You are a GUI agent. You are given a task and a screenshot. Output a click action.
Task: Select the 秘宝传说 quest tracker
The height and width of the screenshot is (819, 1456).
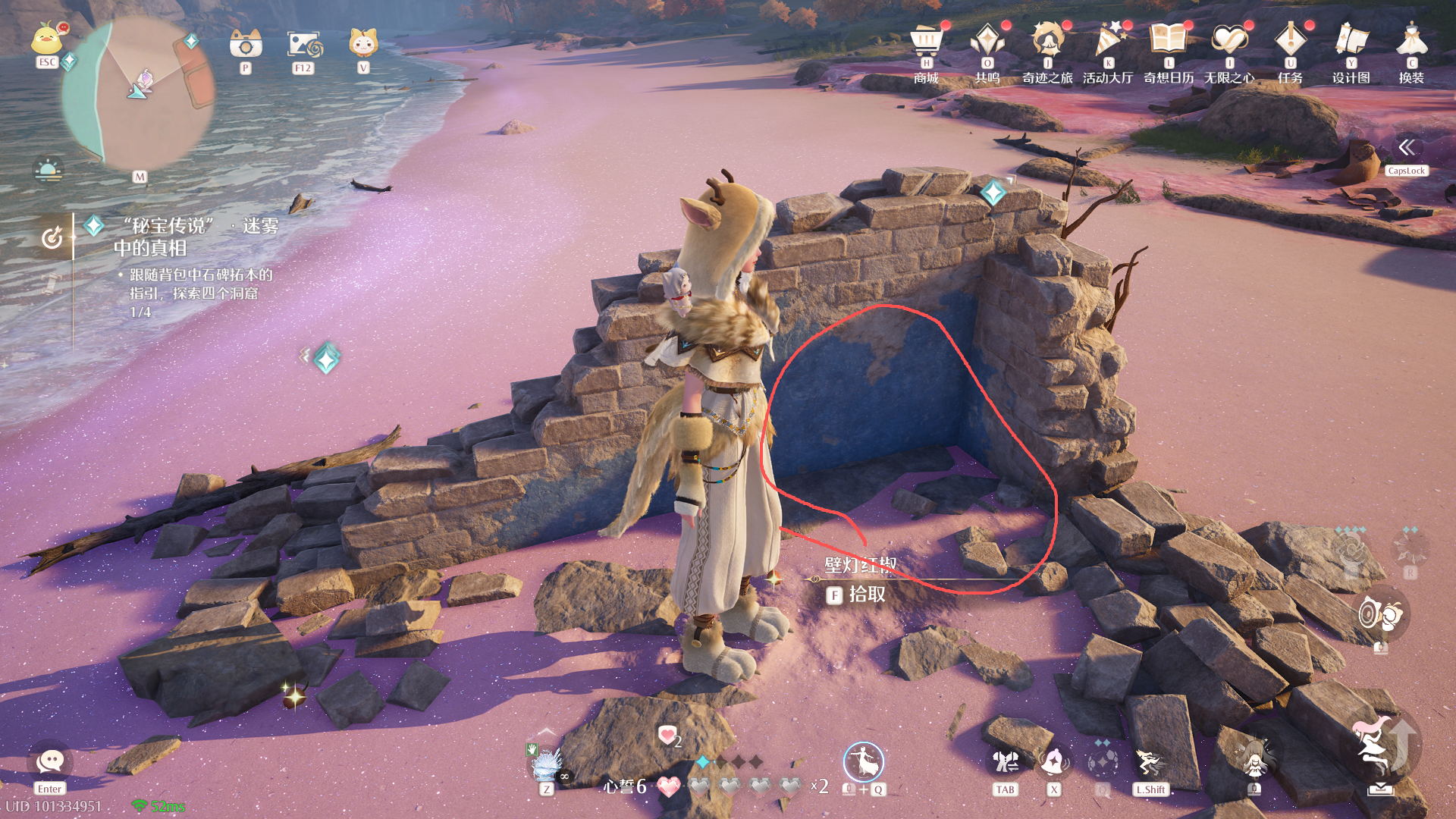(196, 237)
